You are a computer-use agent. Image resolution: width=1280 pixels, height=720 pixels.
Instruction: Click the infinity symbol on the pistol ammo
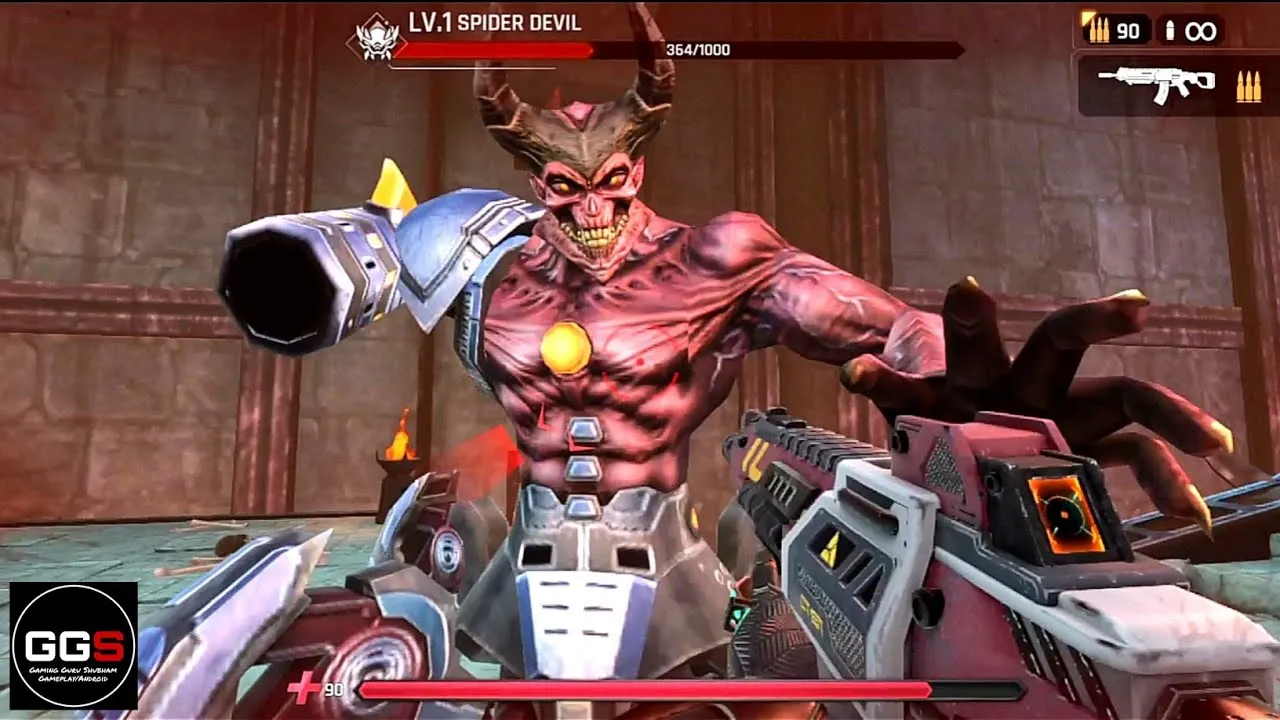(x=1200, y=31)
